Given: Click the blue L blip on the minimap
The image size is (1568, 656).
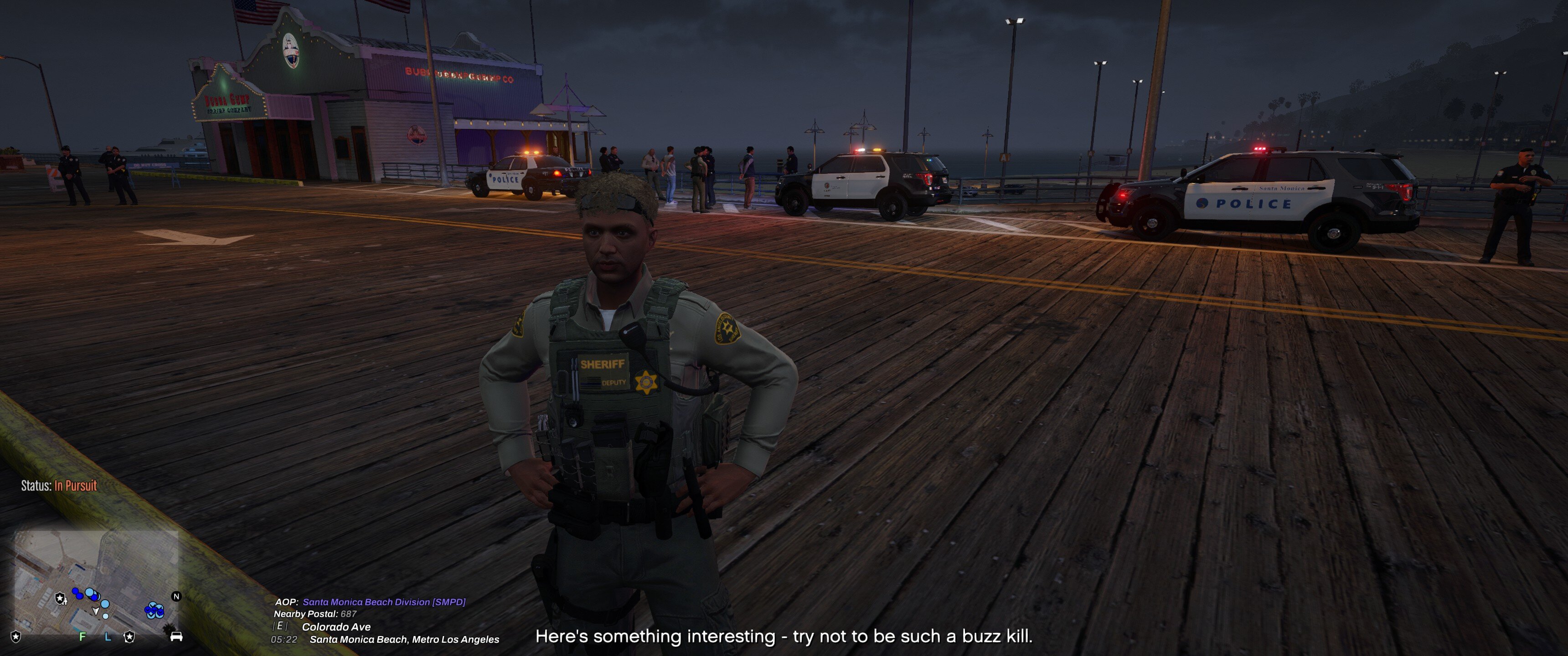Looking at the screenshot, I should [108, 636].
